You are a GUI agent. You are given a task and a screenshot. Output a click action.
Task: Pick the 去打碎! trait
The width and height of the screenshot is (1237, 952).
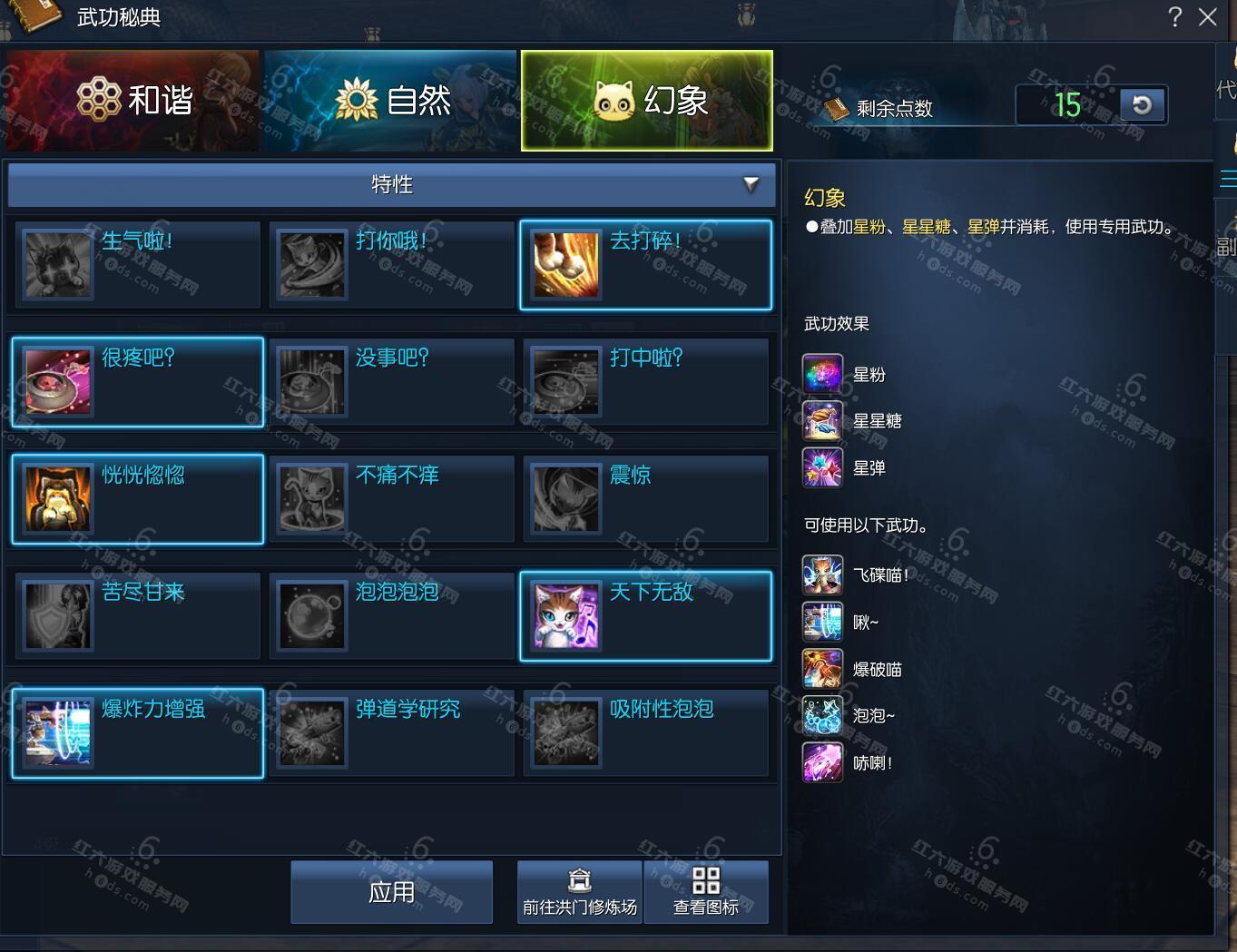pos(645,264)
